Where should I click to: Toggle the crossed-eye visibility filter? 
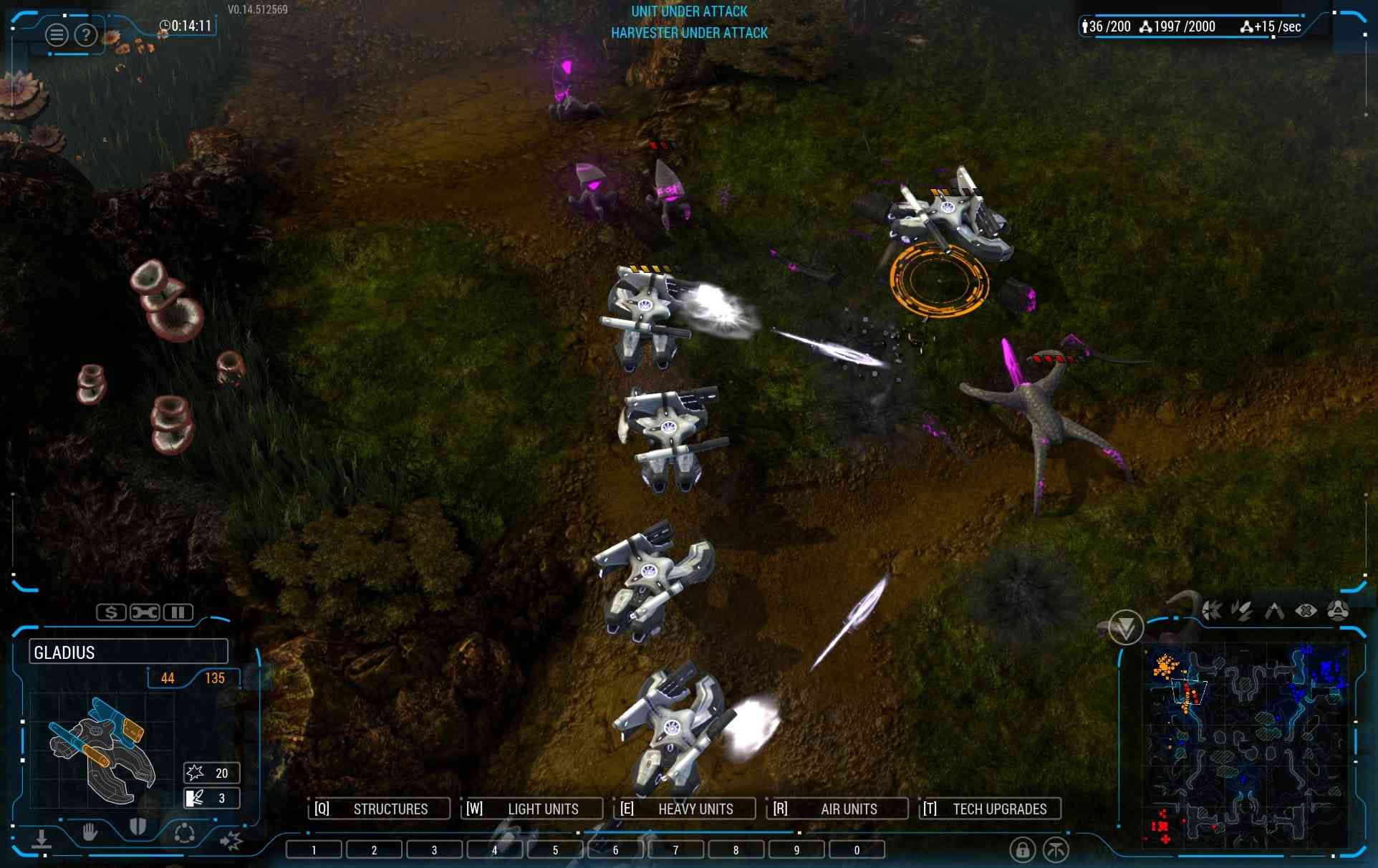(x=1306, y=611)
